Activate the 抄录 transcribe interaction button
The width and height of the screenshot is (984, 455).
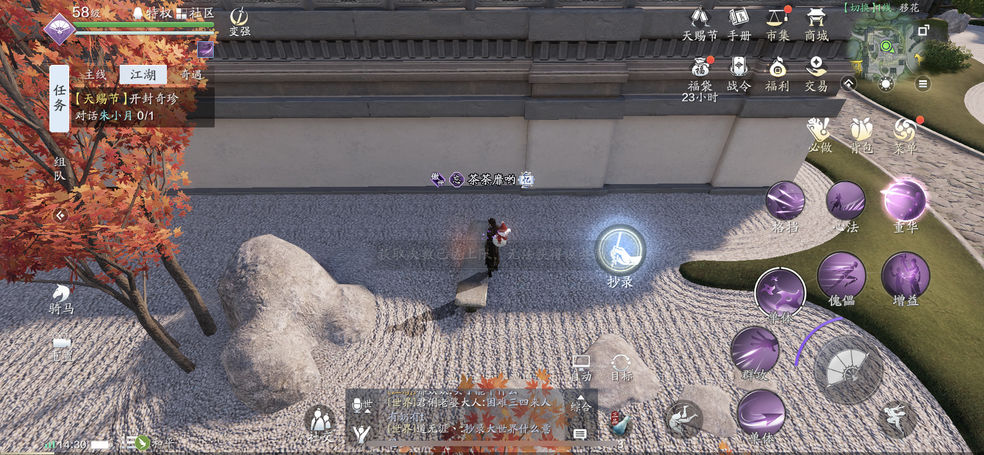point(620,250)
